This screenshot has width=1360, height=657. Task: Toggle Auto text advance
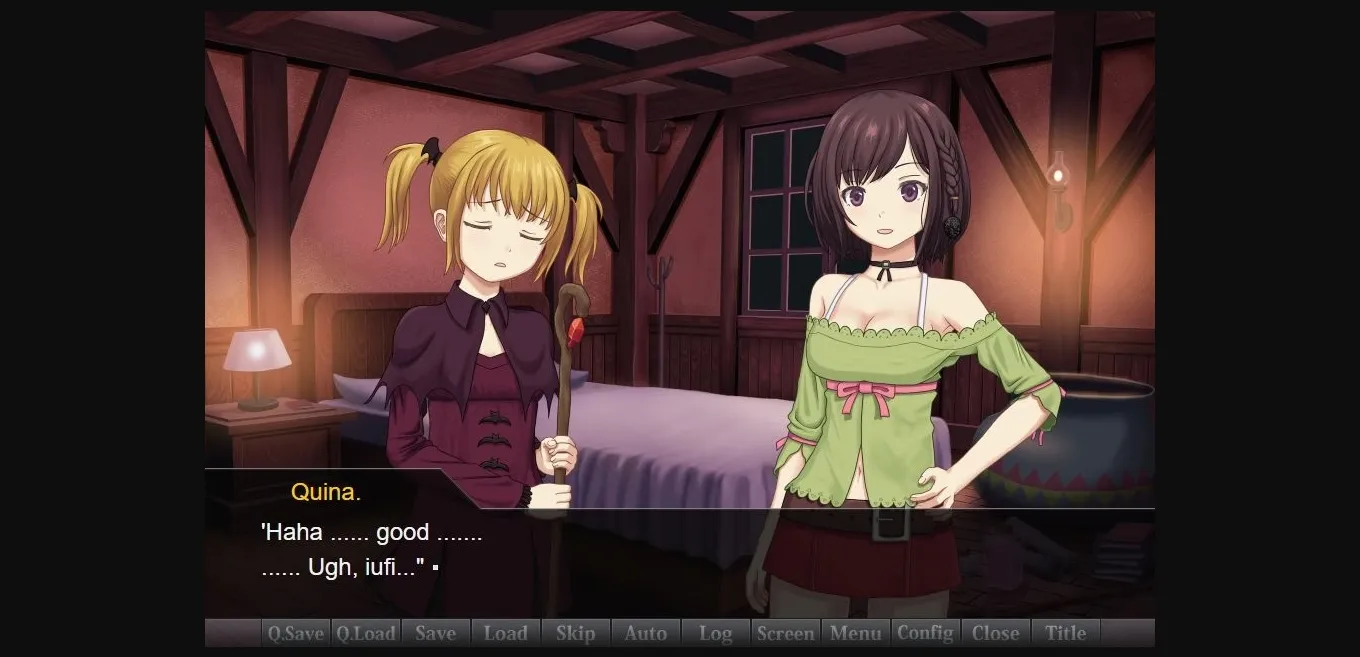point(645,633)
